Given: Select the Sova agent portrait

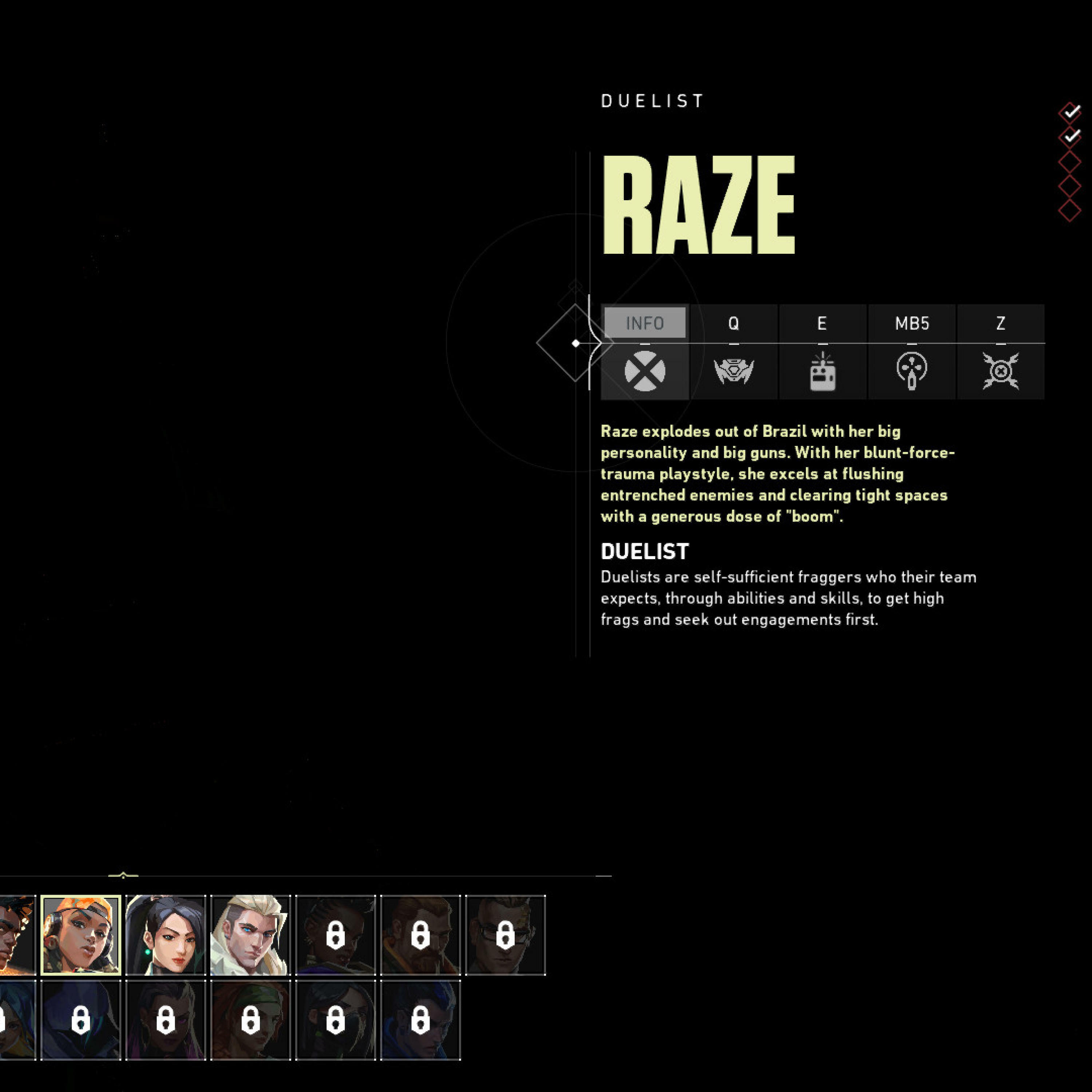Looking at the screenshot, I should tap(250, 935).
